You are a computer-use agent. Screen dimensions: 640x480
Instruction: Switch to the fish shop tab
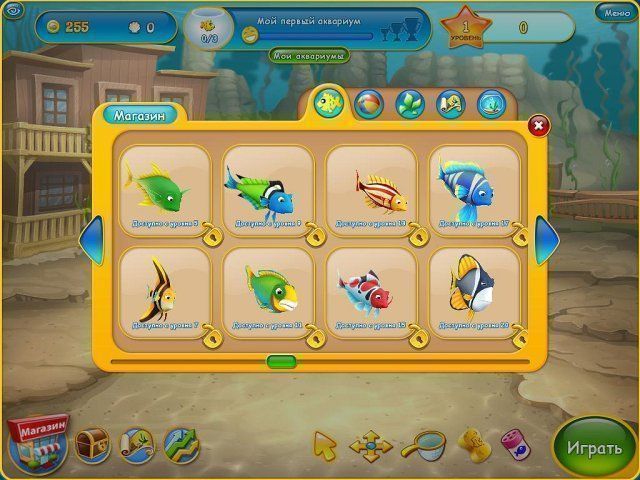(329, 102)
